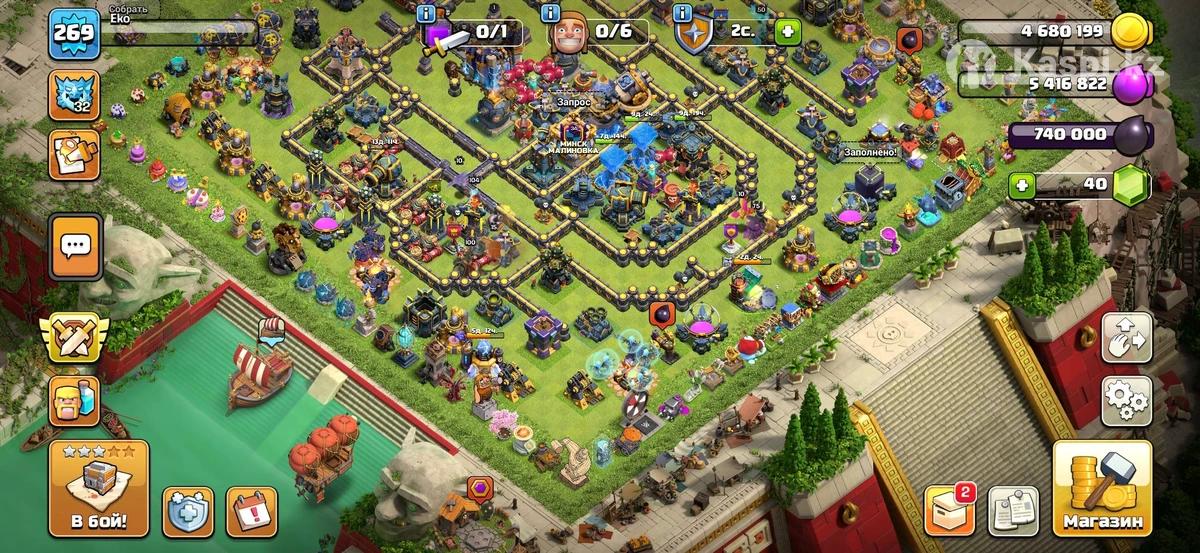
Task: Open the orange quest scroll icon
Action: 75,154
